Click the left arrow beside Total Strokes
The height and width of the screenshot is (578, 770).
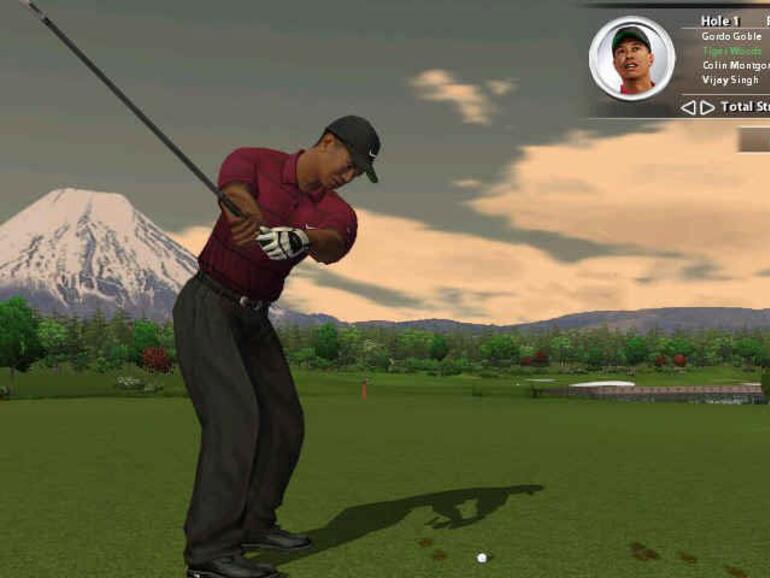[688, 107]
